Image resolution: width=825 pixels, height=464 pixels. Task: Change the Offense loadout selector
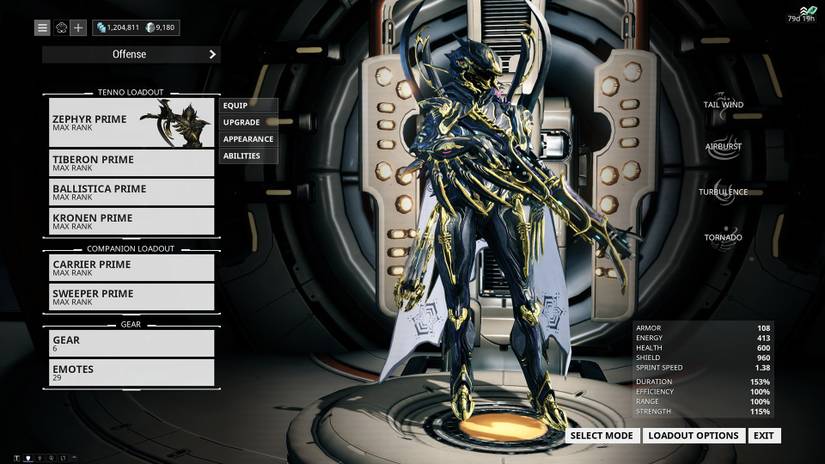[131, 54]
